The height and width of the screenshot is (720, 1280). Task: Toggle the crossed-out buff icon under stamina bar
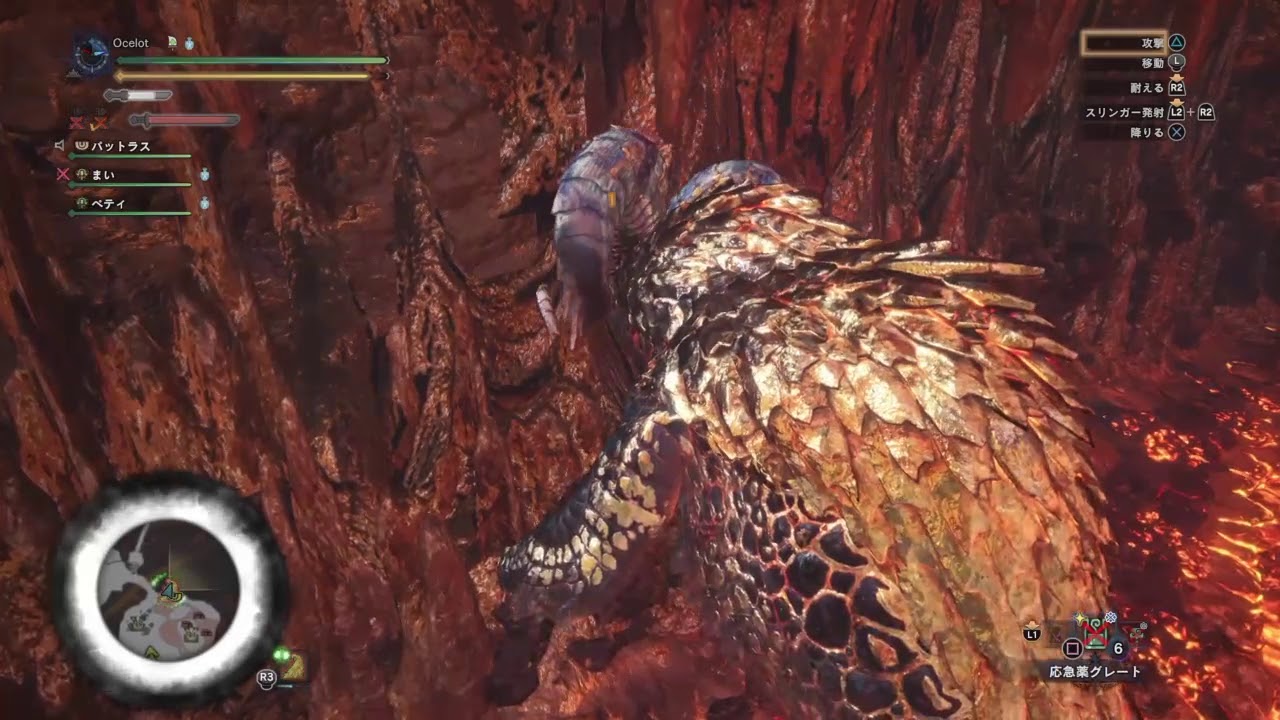pyautogui.click(x=77, y=121)
